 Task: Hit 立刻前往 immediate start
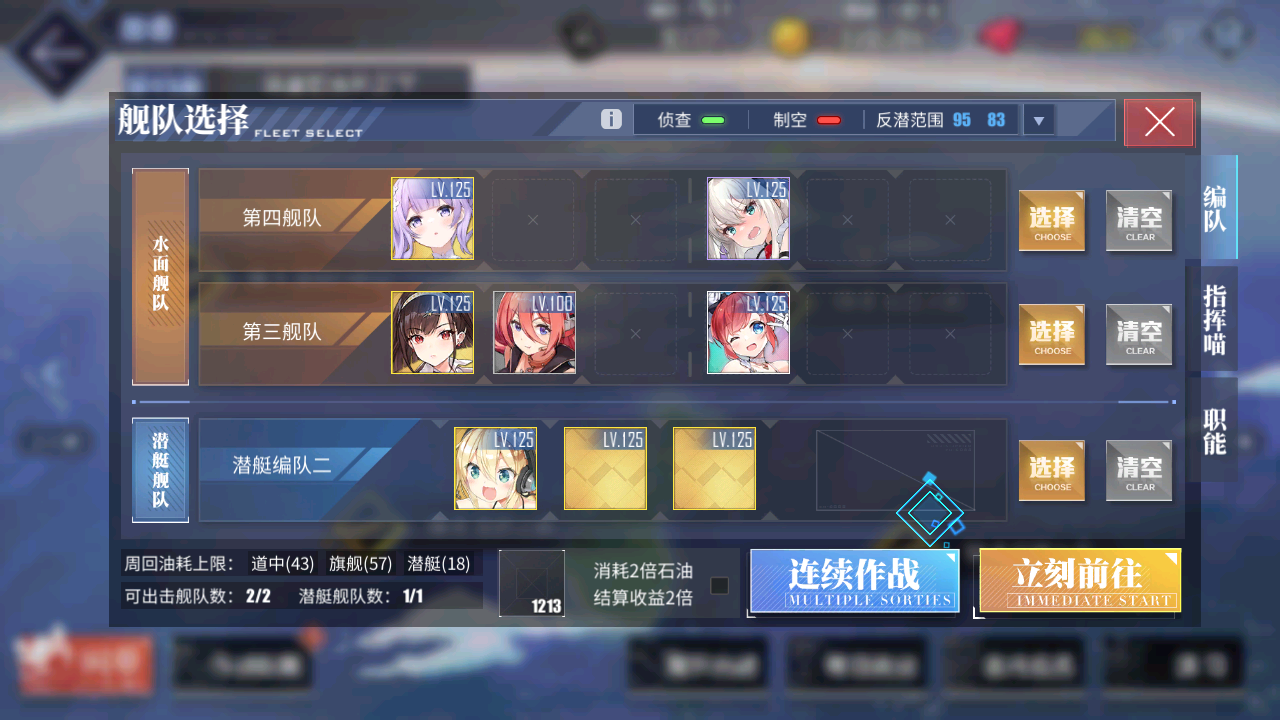coord(1080,580)
